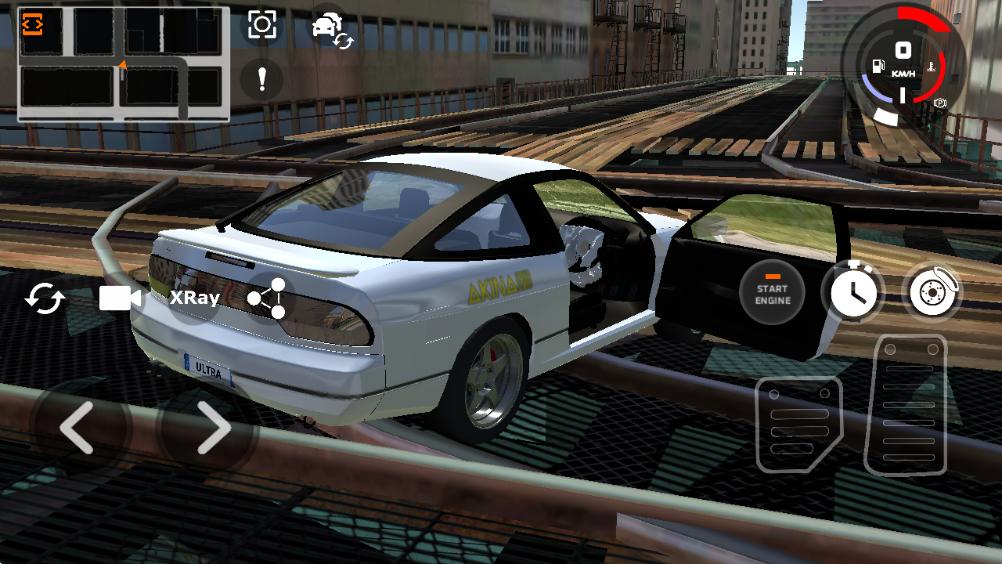Activate the stopwatch timer button
Screen dimensions: 1002x564
point(852,292)
